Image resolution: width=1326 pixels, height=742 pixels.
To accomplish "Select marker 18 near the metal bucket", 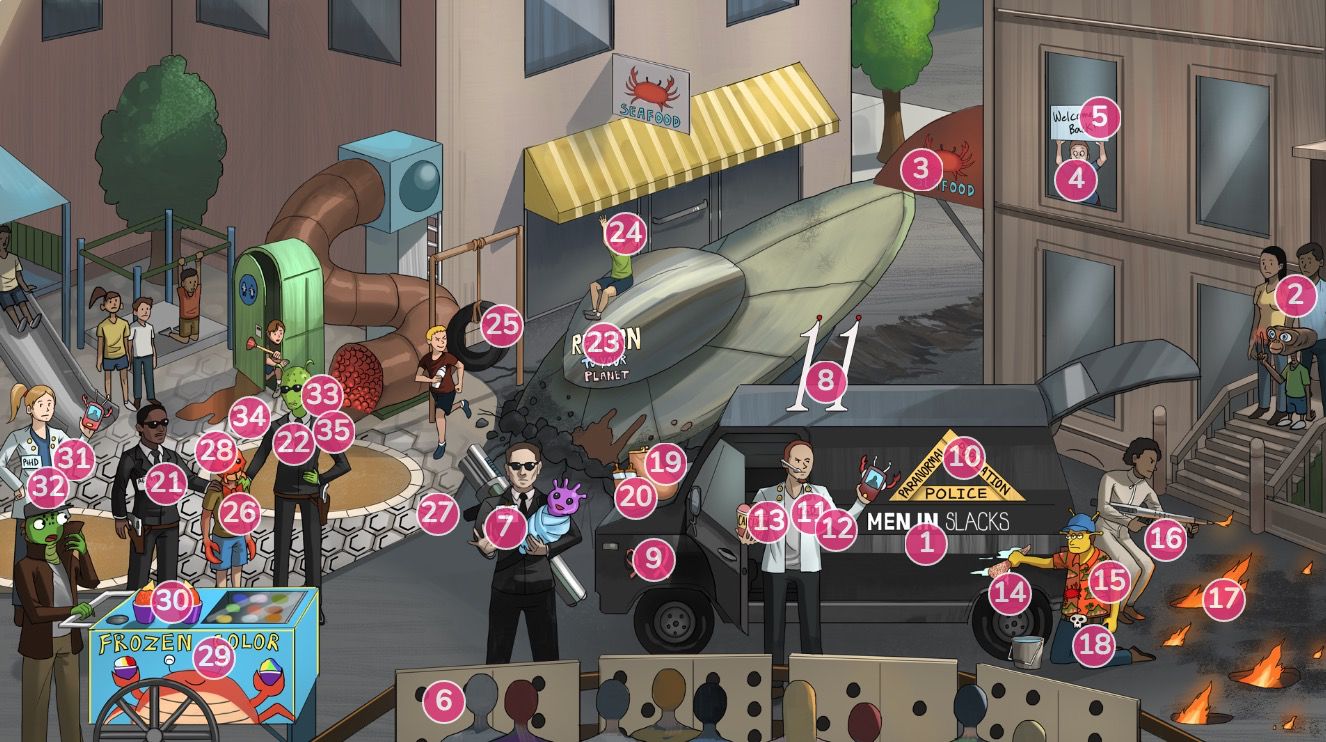I will (x=1095, y=644).
